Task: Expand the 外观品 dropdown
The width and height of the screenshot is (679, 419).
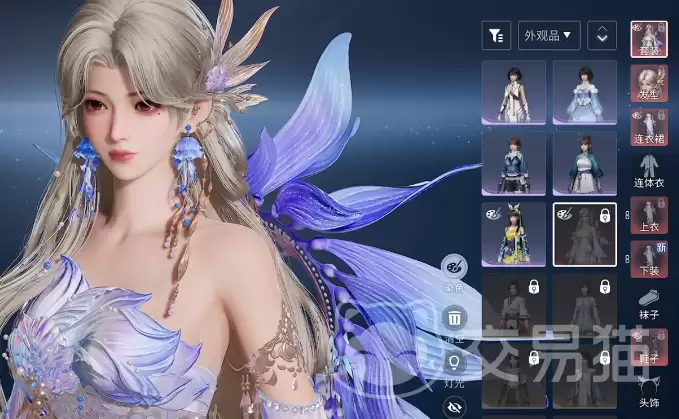Action: [x=549, y=36]
